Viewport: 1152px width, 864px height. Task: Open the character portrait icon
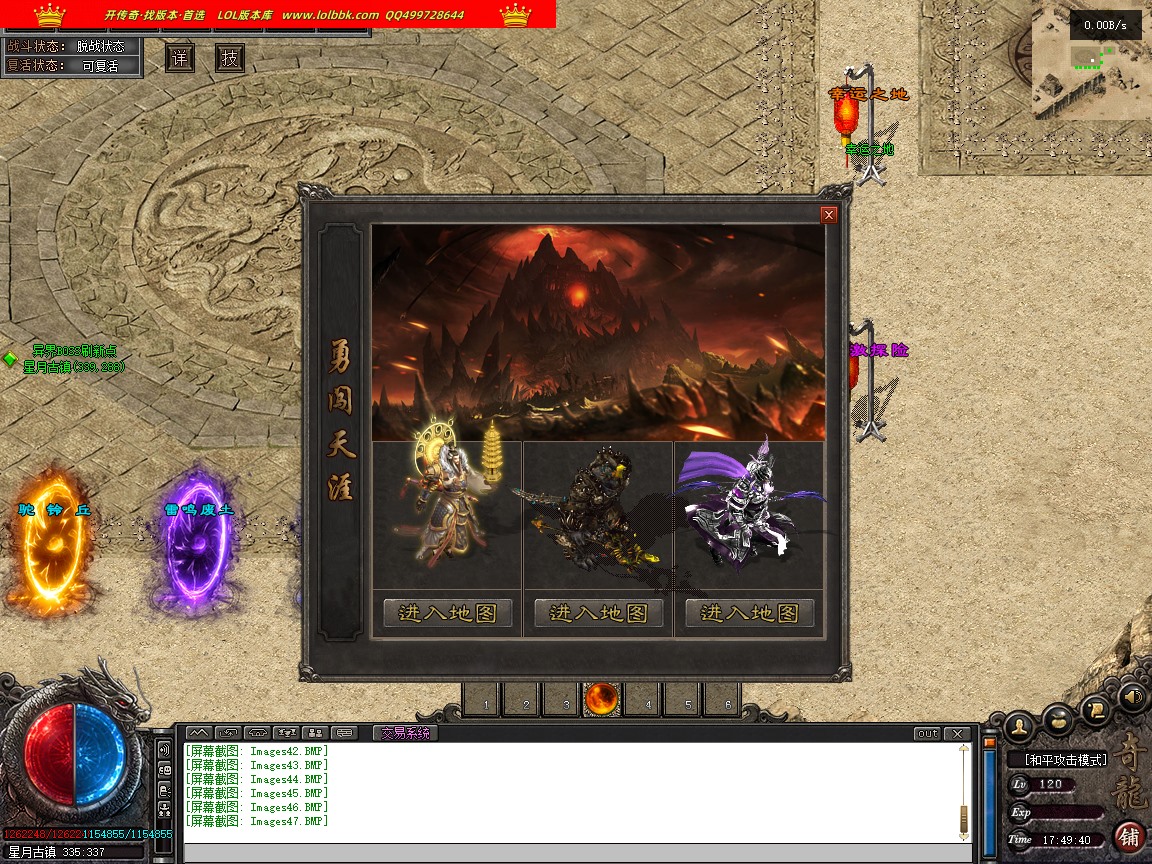tap(1018, 724)
